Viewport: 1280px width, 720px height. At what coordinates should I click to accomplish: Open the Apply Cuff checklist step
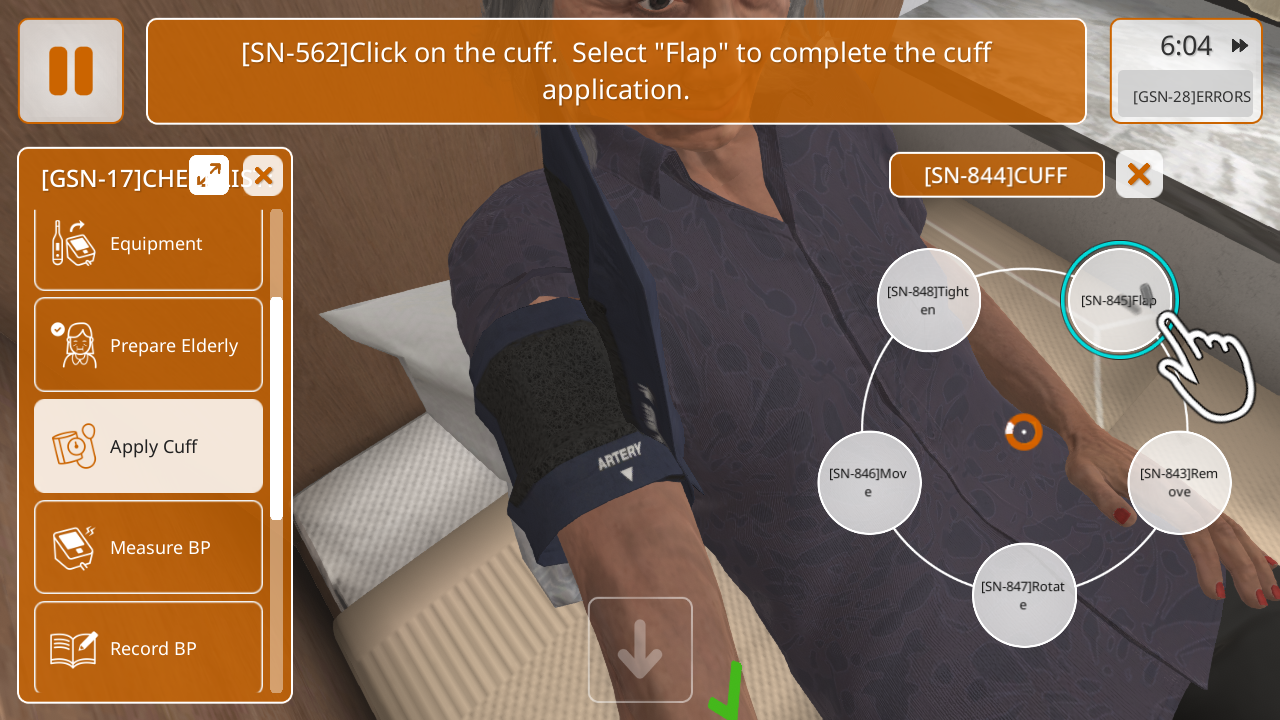[x=148, y=446]
